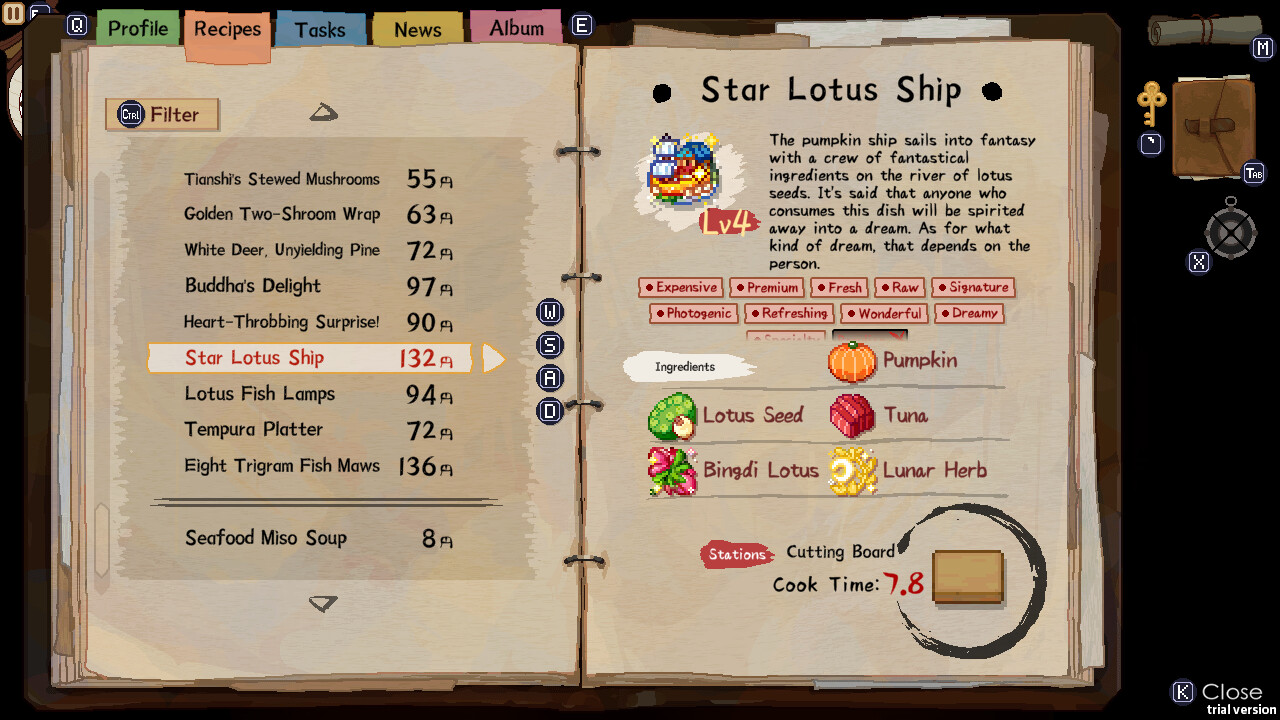
Task: Click the Lotus Seed ingredient icon
Action: 672,415
